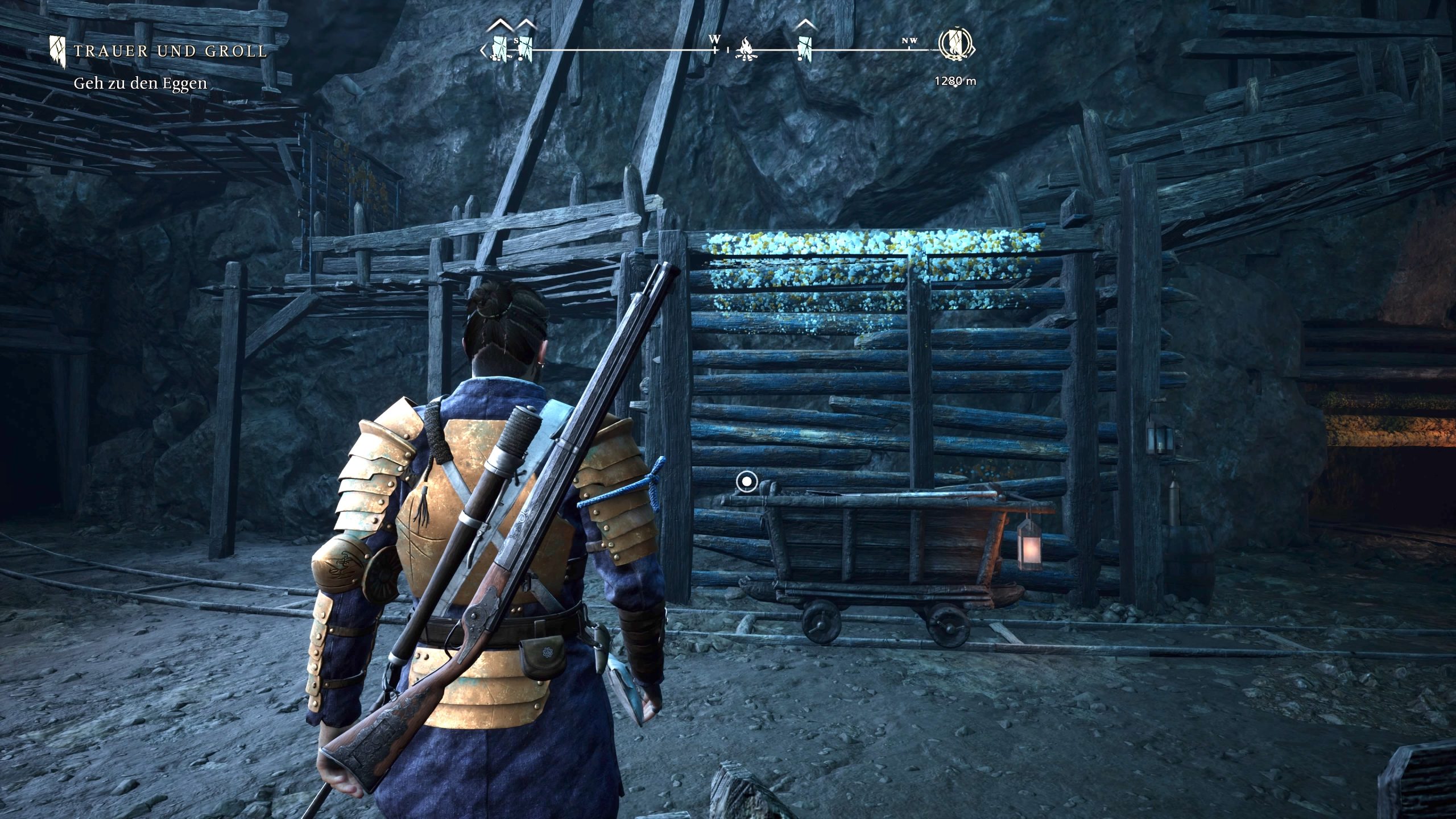Select the campfire marker on the compass

click(x=746, y=50)
